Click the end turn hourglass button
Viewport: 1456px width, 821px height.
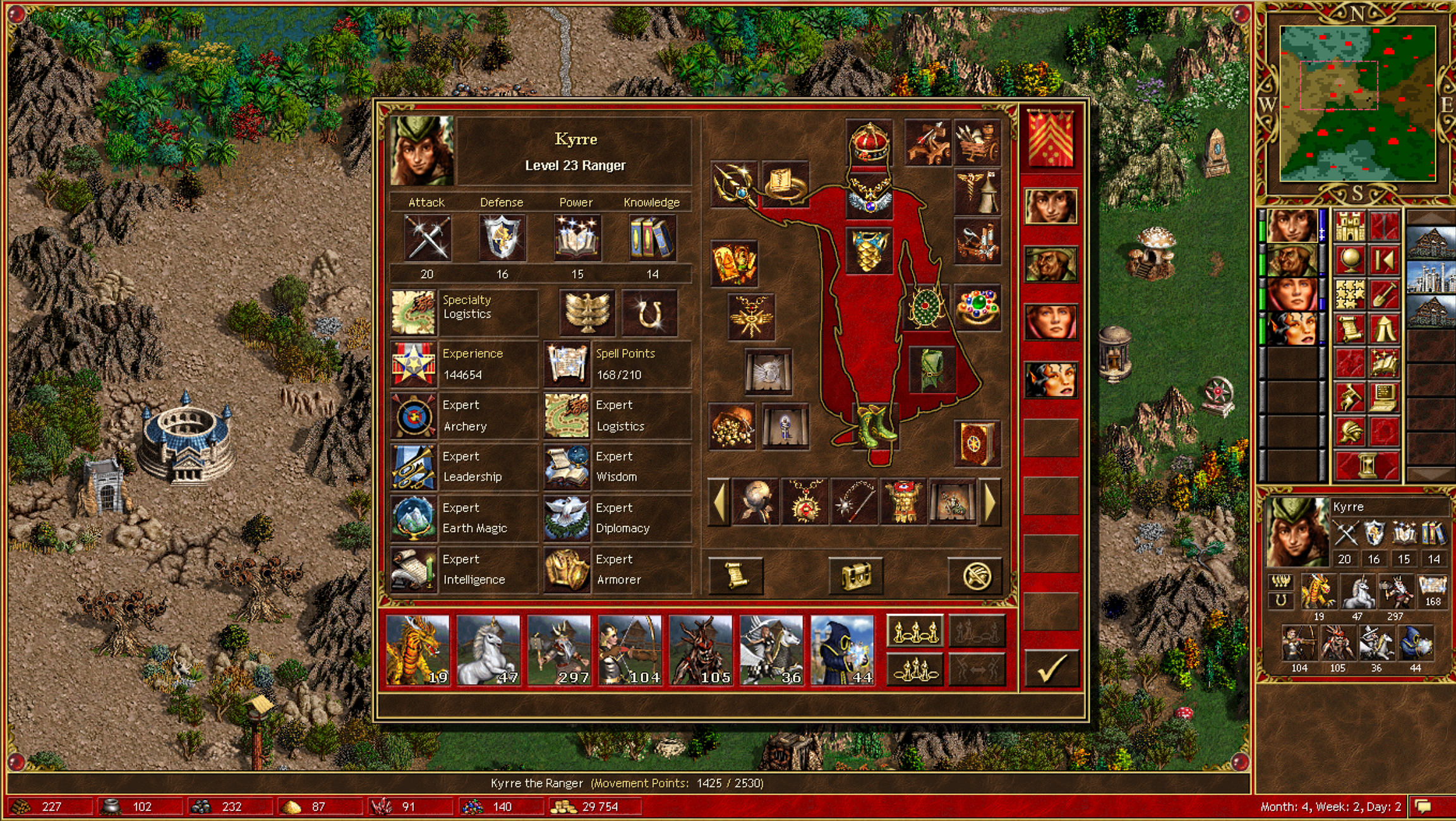(x=1367, y=467)
